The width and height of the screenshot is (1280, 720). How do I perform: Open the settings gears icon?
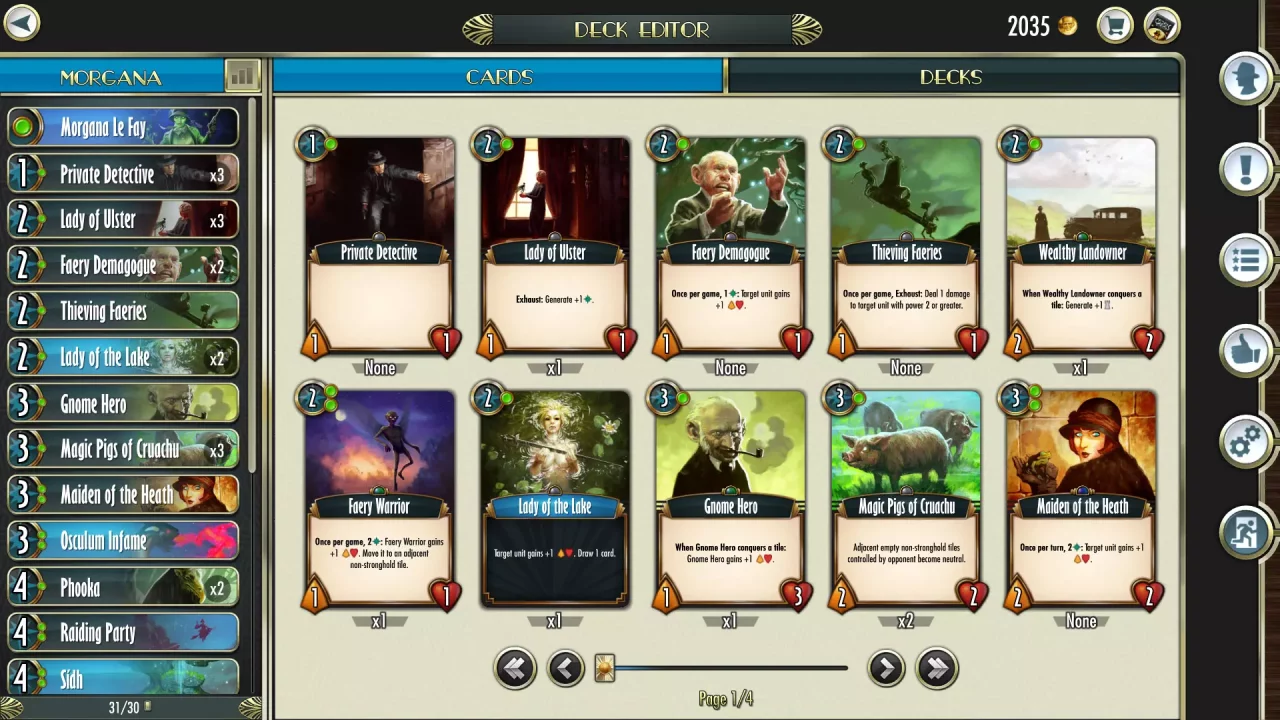pos(1245,442)
